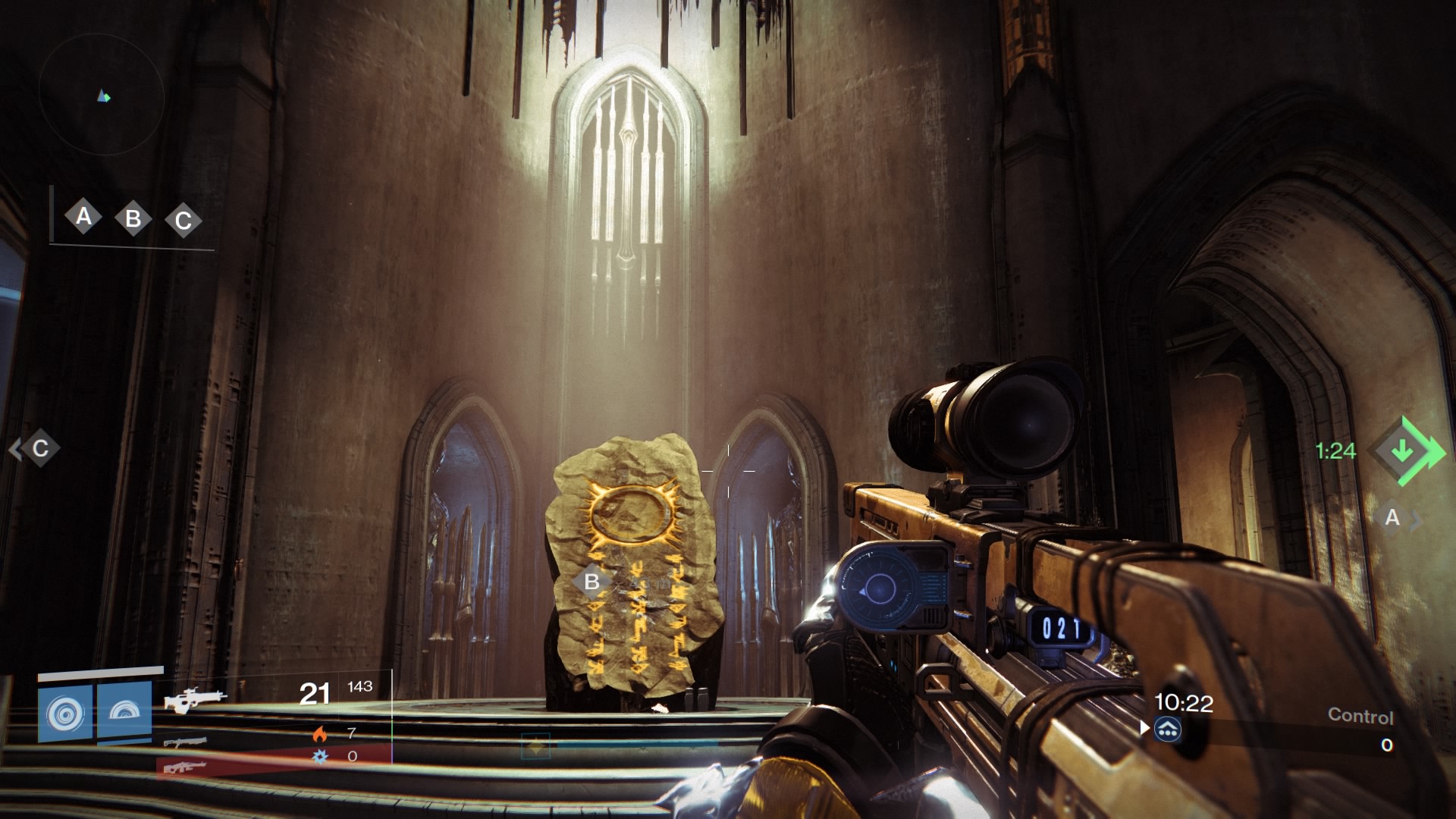Select zone A in the capture status row

[x=83, y=217]
